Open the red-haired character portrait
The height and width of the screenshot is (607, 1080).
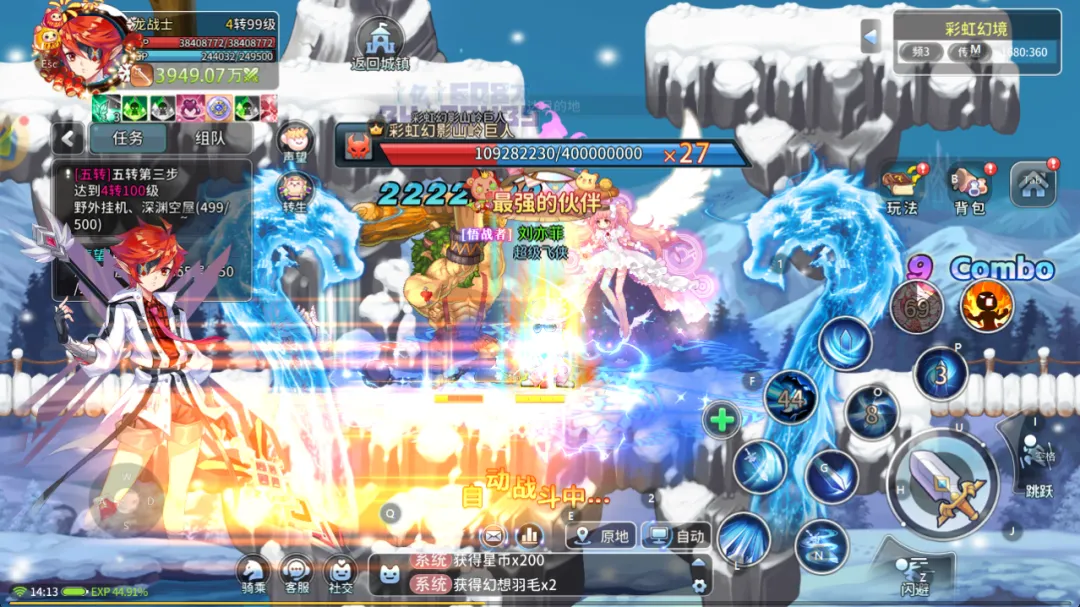coord(86,52)
